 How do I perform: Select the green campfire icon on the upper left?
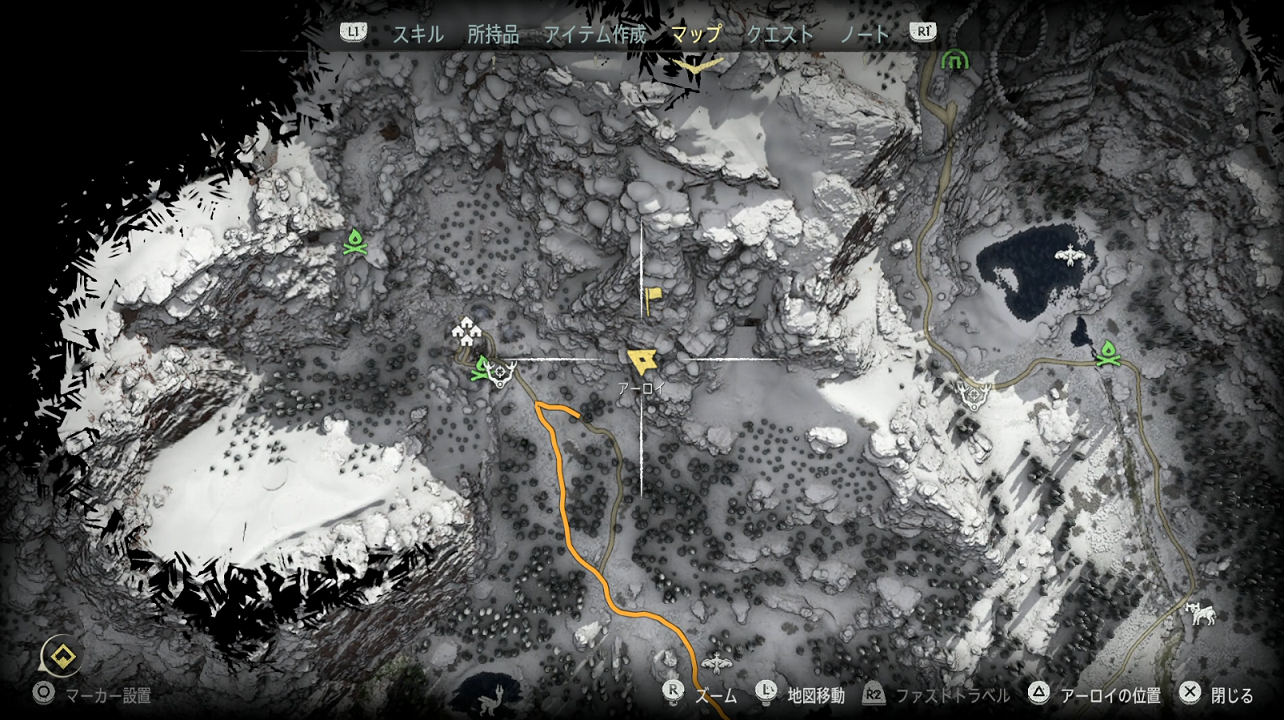click(x=355, y=240)
